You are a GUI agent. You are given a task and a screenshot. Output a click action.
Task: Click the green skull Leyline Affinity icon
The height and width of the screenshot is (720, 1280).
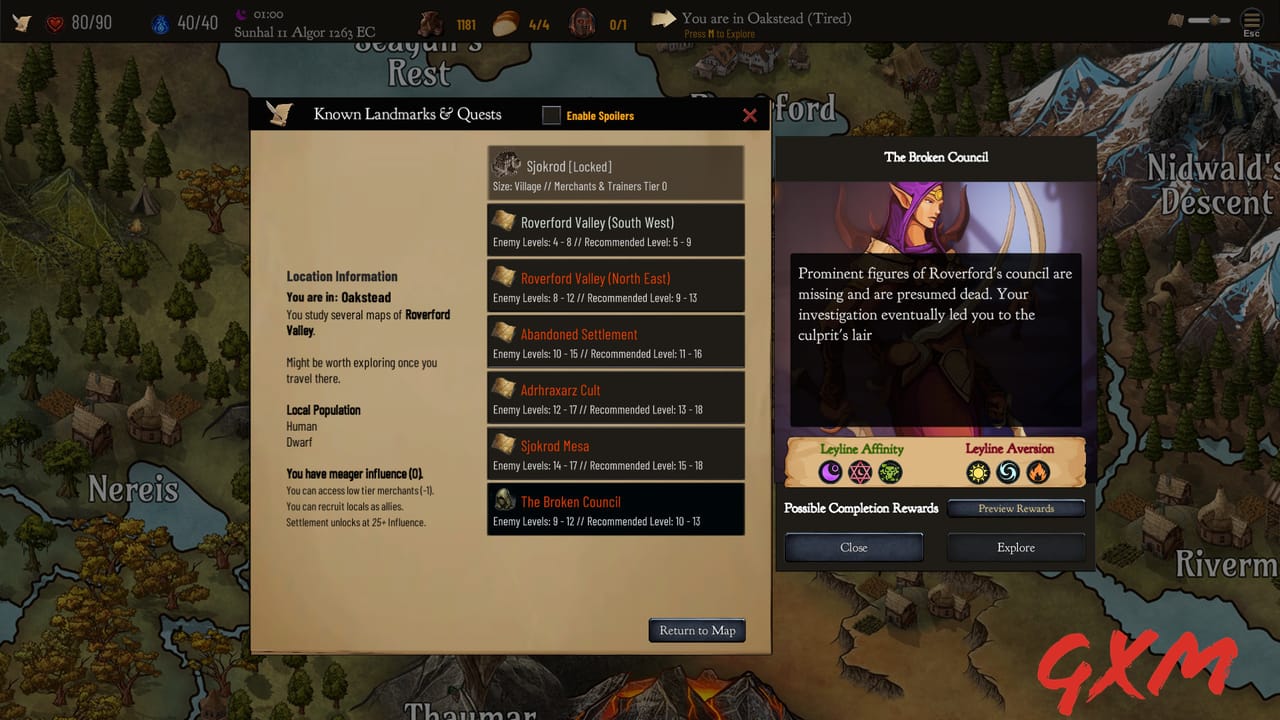tap(889, 472)
